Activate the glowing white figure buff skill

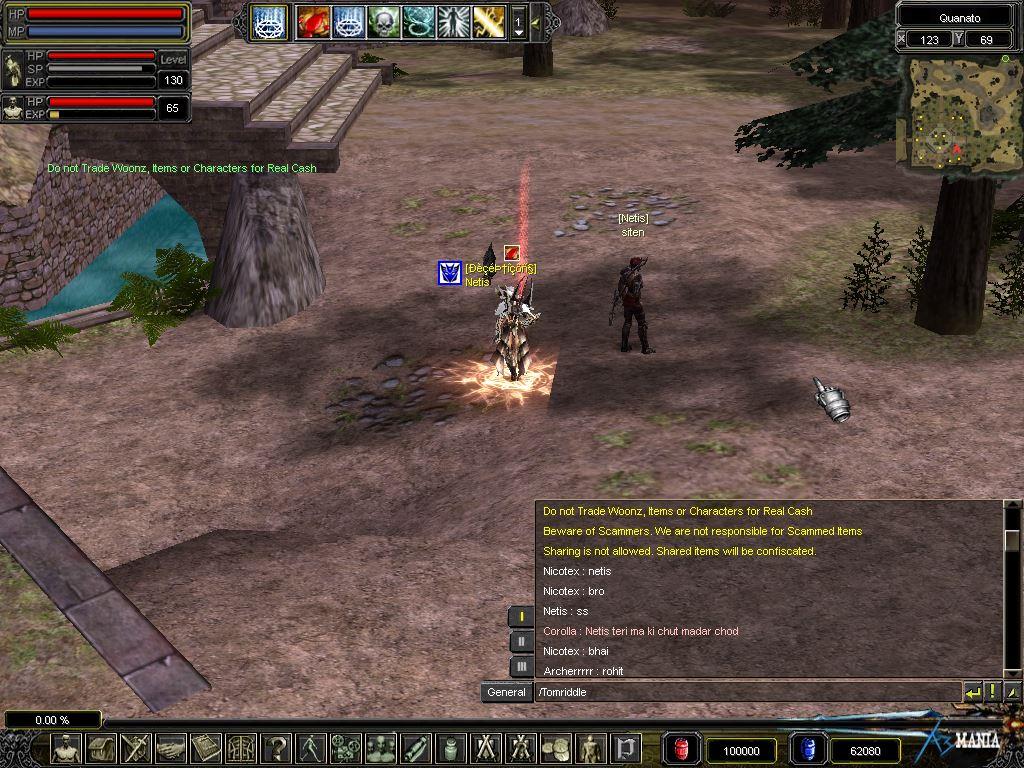pyautogui.click(x=453, y=21)
